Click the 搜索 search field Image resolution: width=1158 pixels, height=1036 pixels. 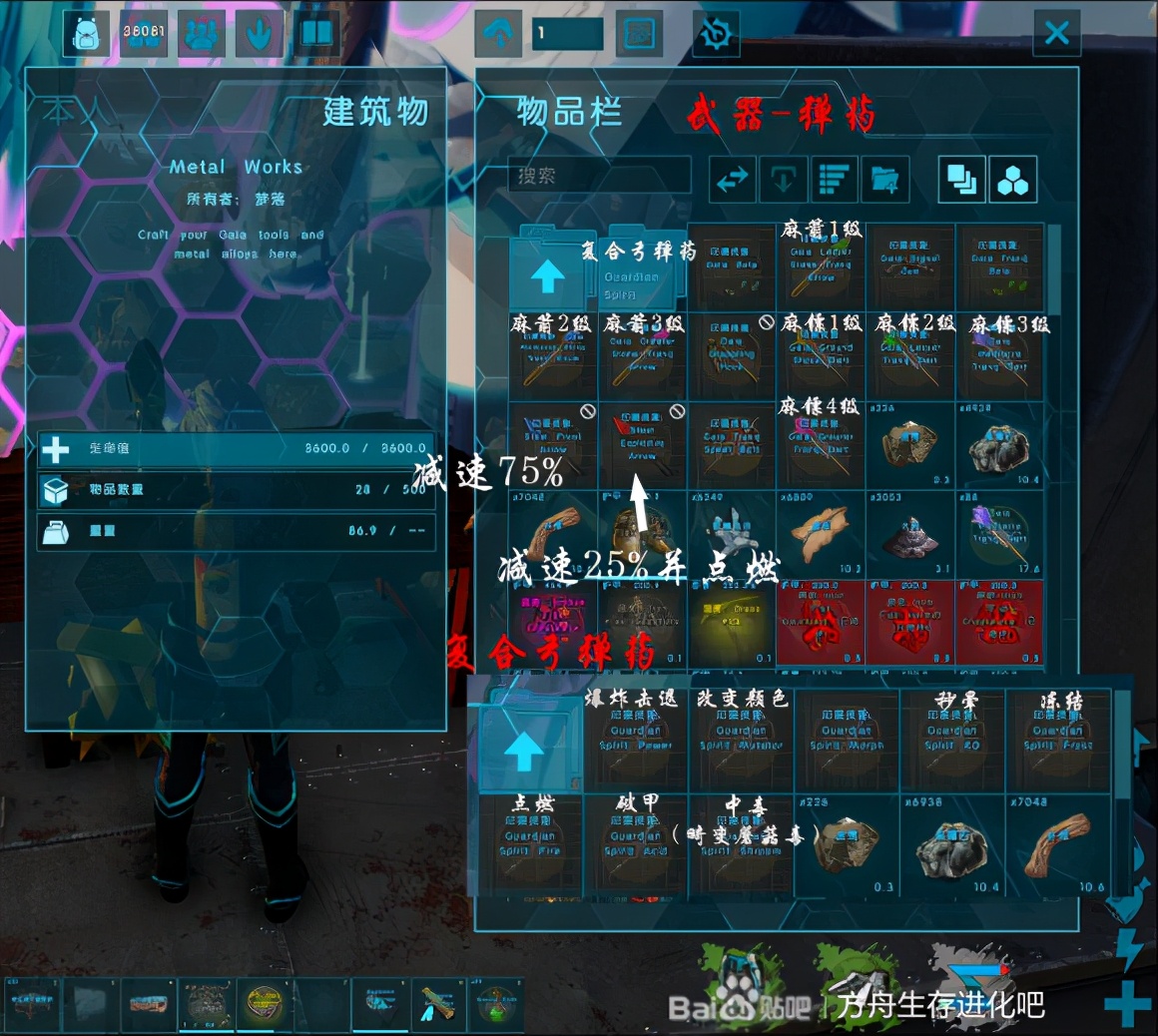click(x=599, y=177)
